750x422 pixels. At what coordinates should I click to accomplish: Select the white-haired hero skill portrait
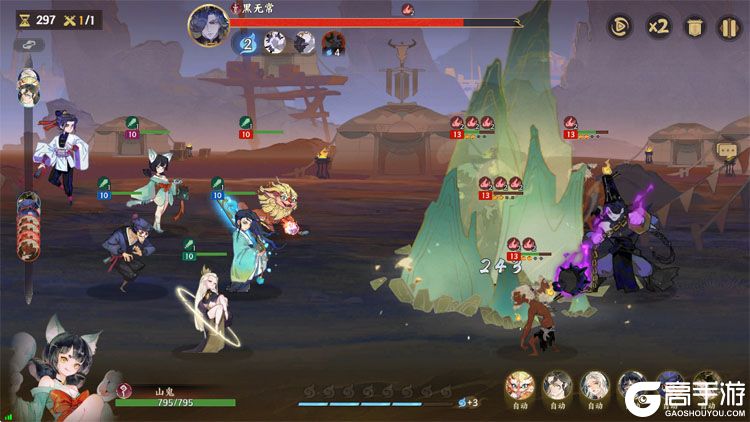point(593,384)
